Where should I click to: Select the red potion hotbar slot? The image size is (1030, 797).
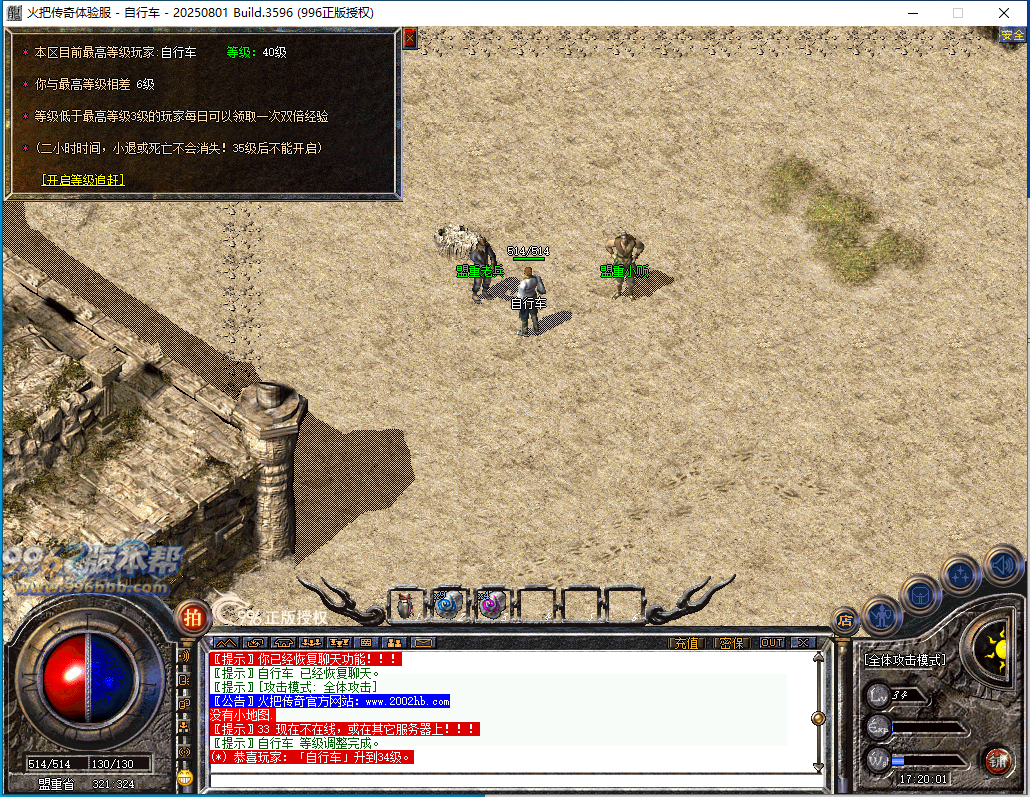(x=405, y=604)
